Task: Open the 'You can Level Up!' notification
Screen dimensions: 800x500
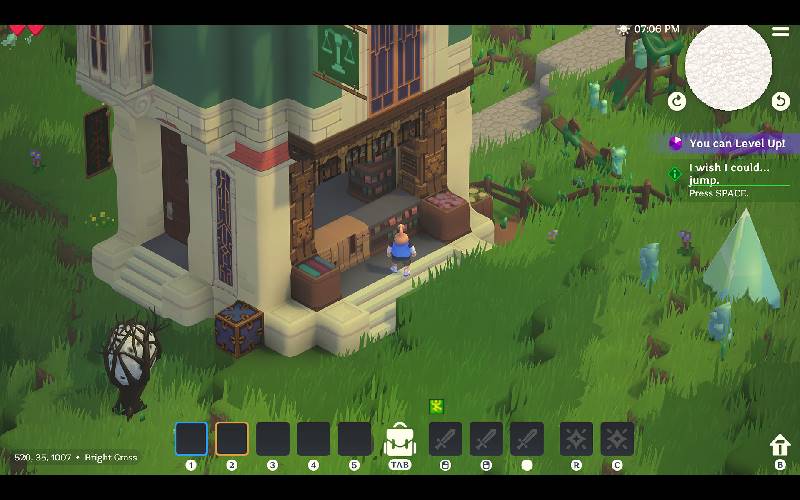Action: 730,144
